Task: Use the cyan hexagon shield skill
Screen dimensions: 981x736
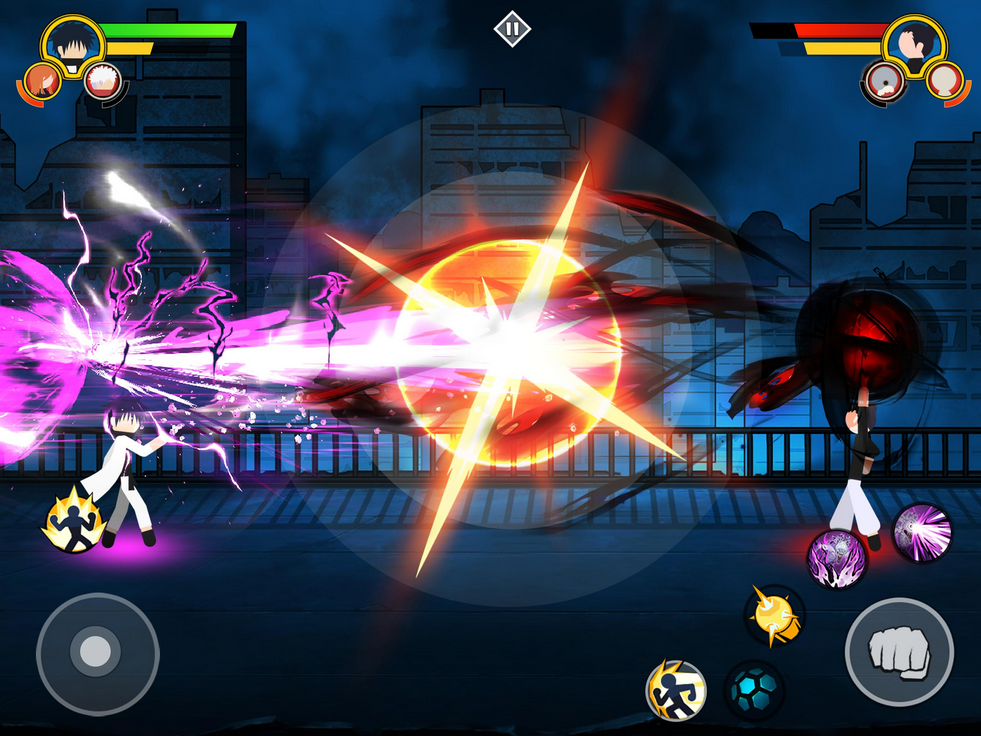Action: [x=753, y=690]
